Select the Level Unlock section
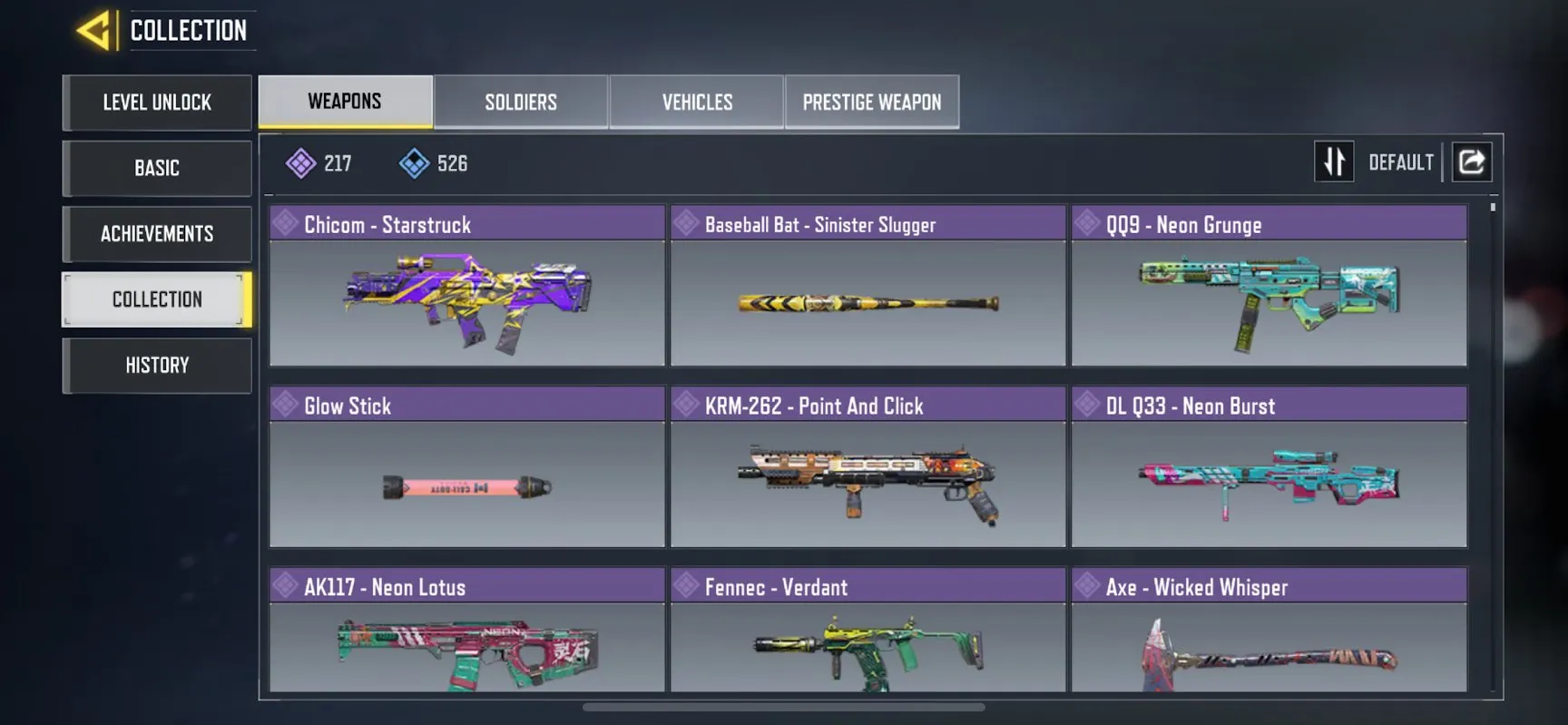 (156, 103)
